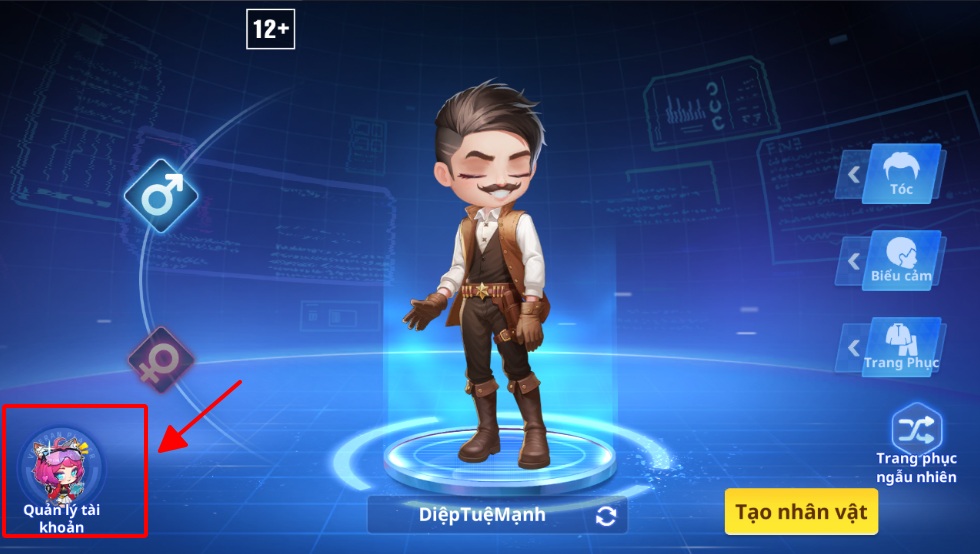This screenshot has height=554, width=980.
Task: Click the DiệpTuệMạnh name field
Action: (x=482, y=516)
